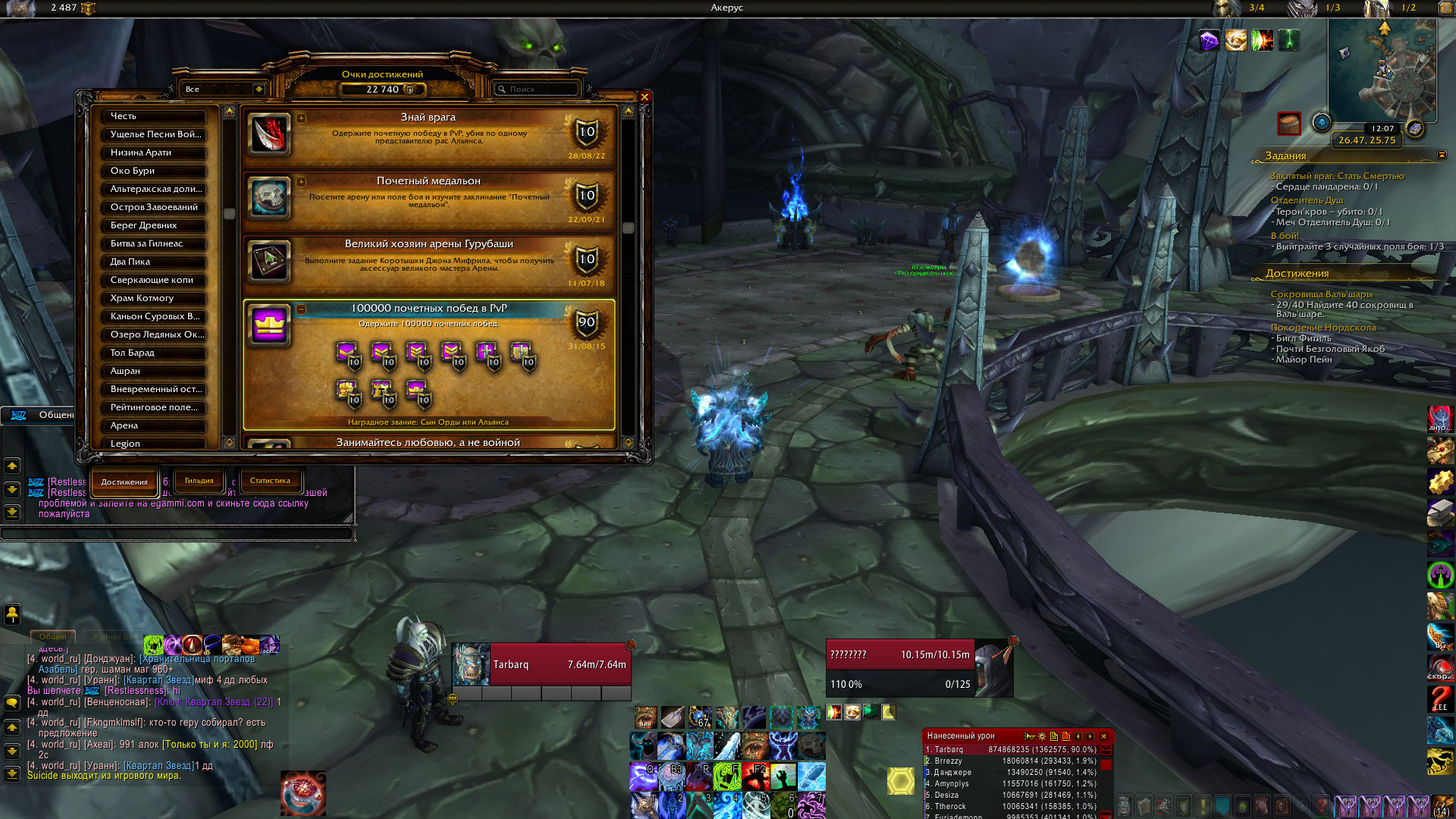Close the achievements window
Image resolution: width=1456 pixels, height=819 pixels.
tap(645, 97)
